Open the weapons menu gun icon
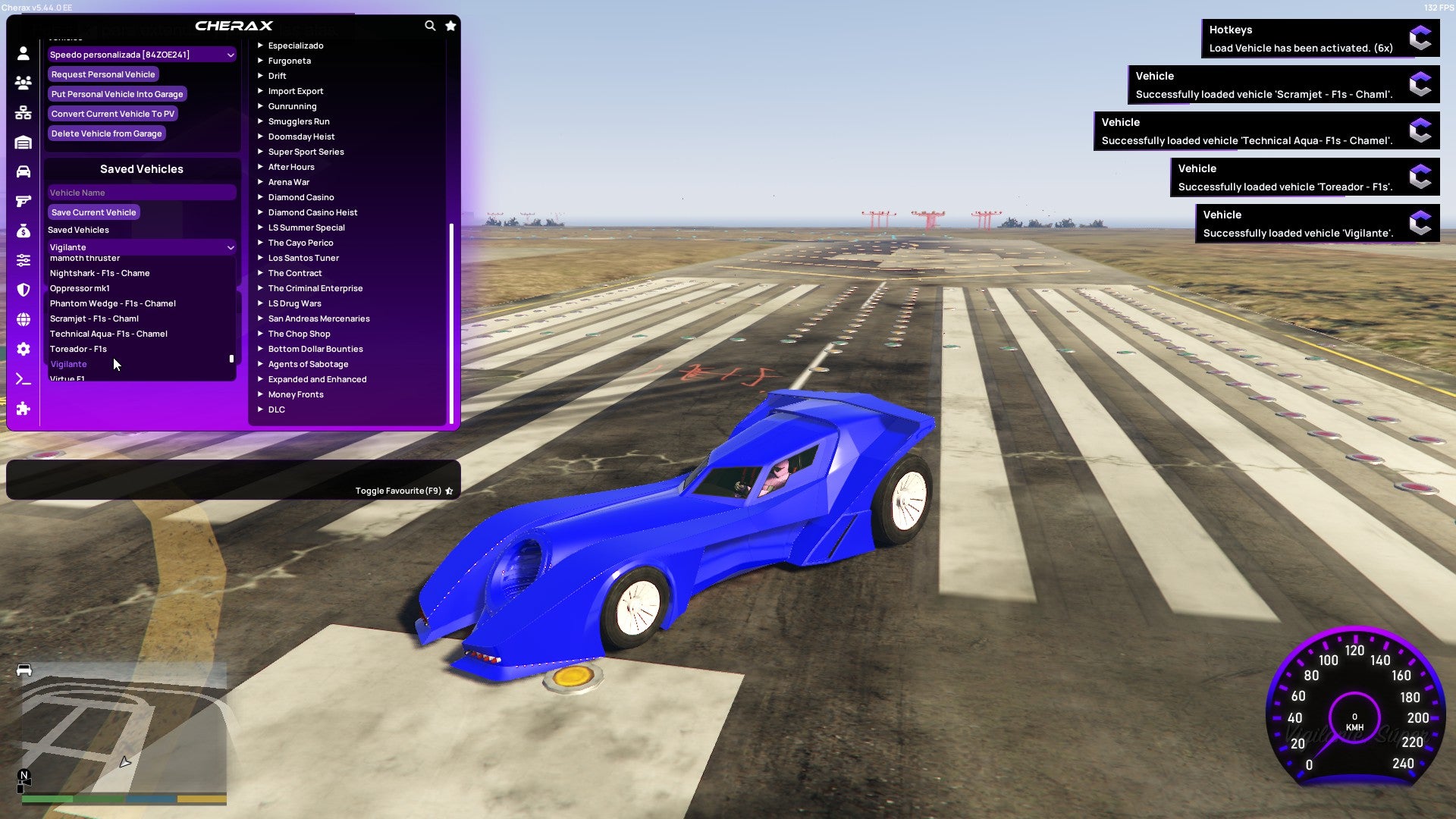The image size is (1456, 819). click(23, 200)
